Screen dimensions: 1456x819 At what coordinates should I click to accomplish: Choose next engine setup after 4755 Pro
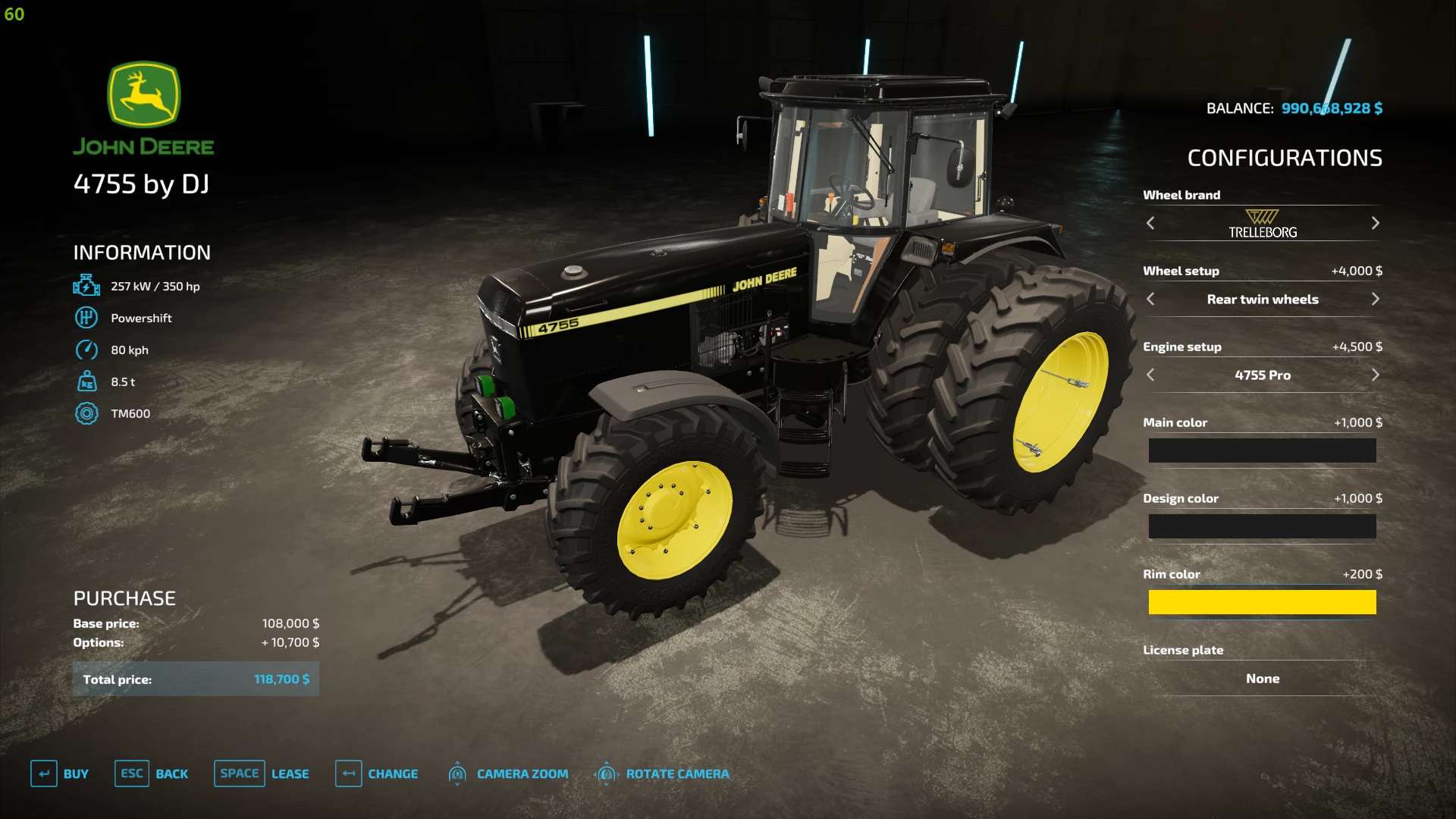point(1375,375)
